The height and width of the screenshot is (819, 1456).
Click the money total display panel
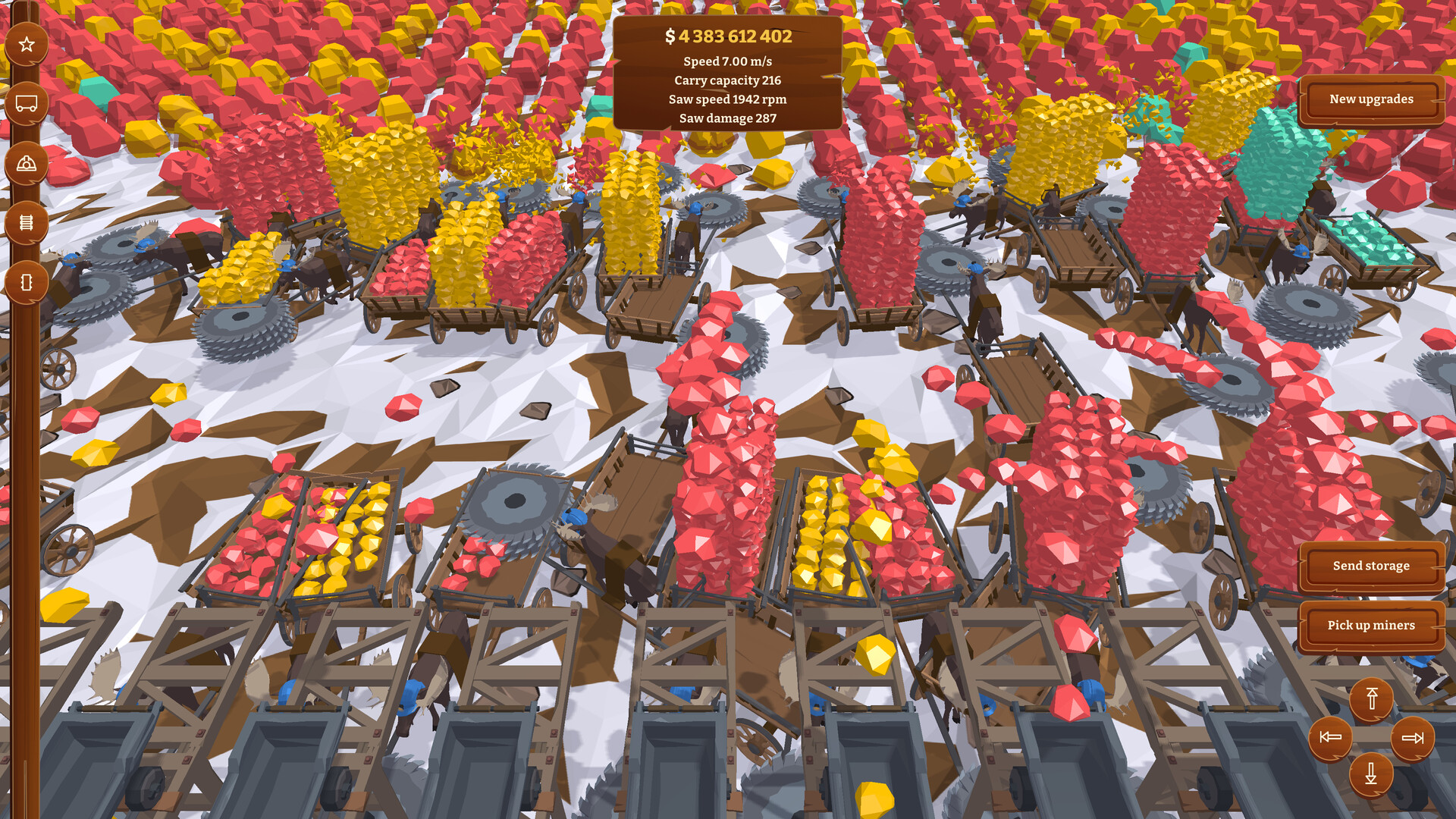(728, 35)
